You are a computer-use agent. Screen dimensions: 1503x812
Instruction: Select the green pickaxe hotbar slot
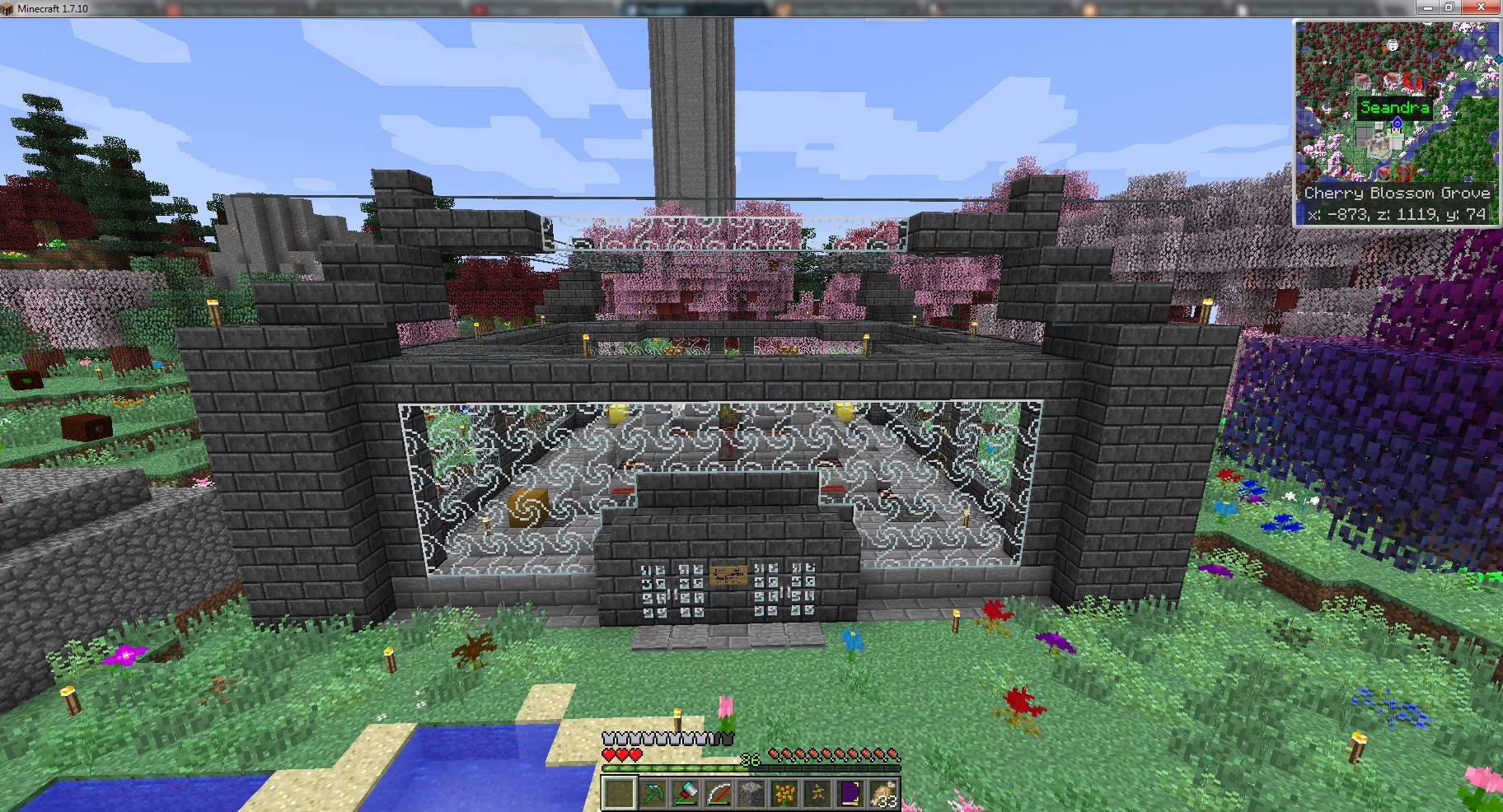[x=653, y=795]
